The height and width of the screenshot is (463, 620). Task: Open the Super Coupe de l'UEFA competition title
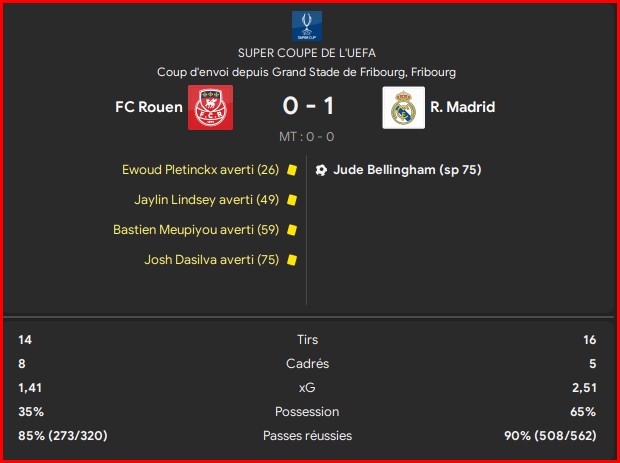coord(308,52)
